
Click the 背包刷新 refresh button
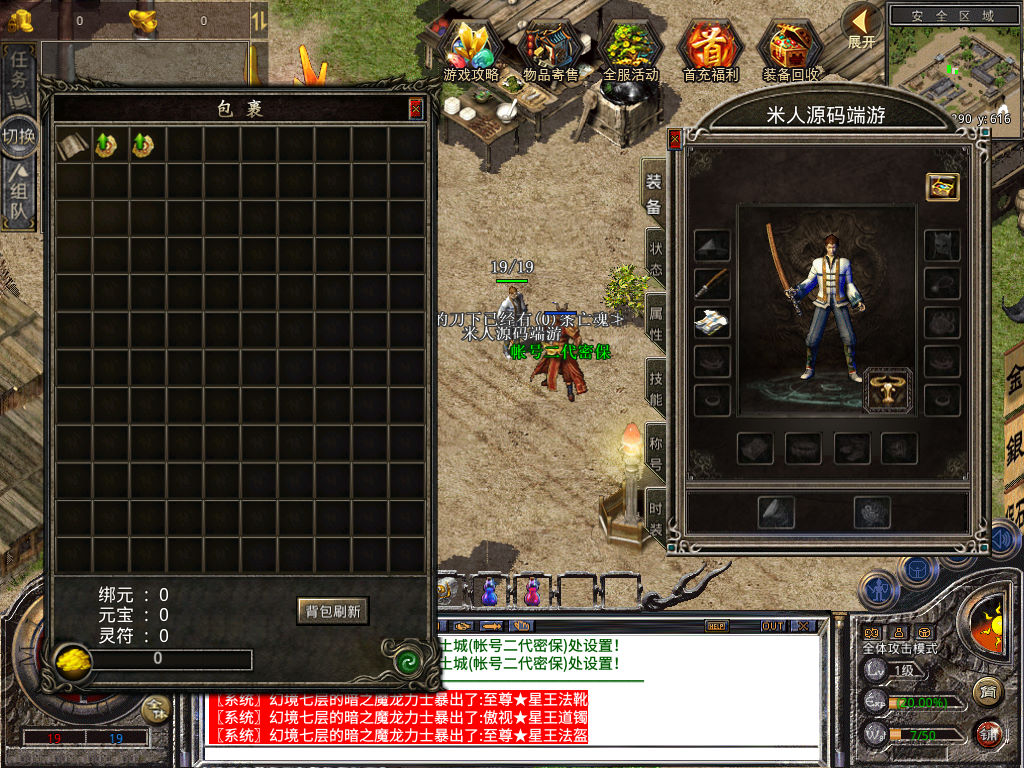(x=333, y=610)
